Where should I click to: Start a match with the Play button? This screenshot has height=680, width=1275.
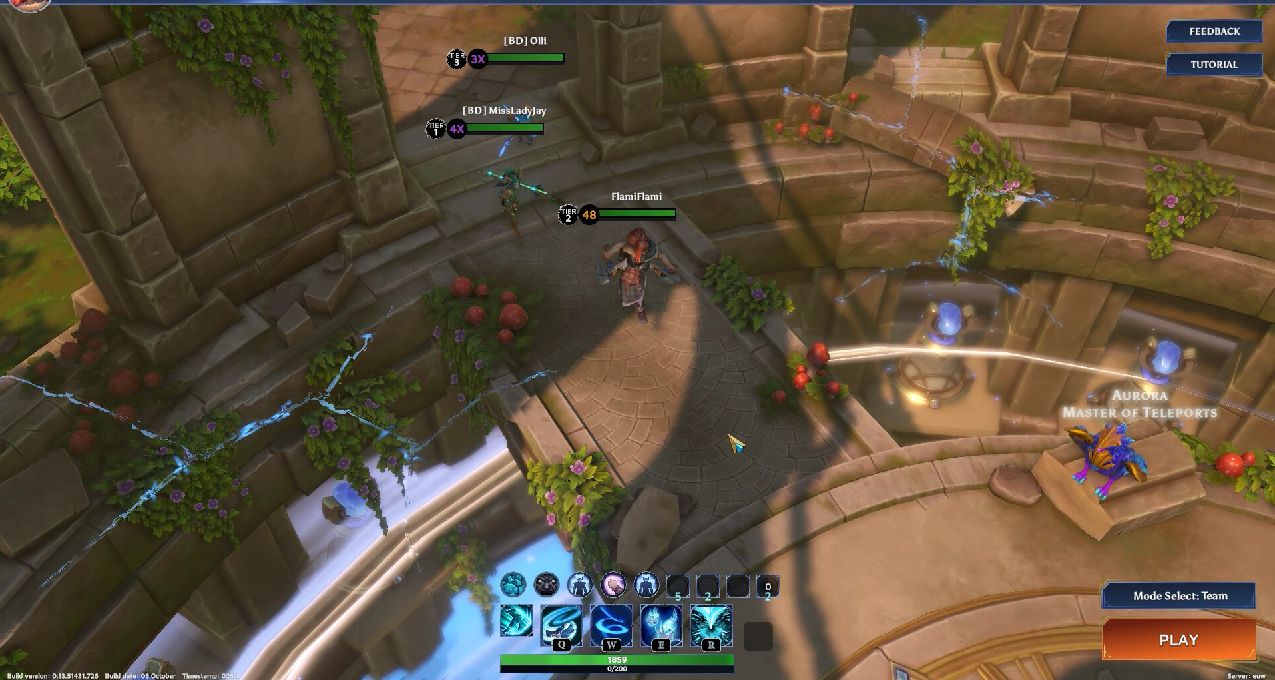[x=1178, y=640]
